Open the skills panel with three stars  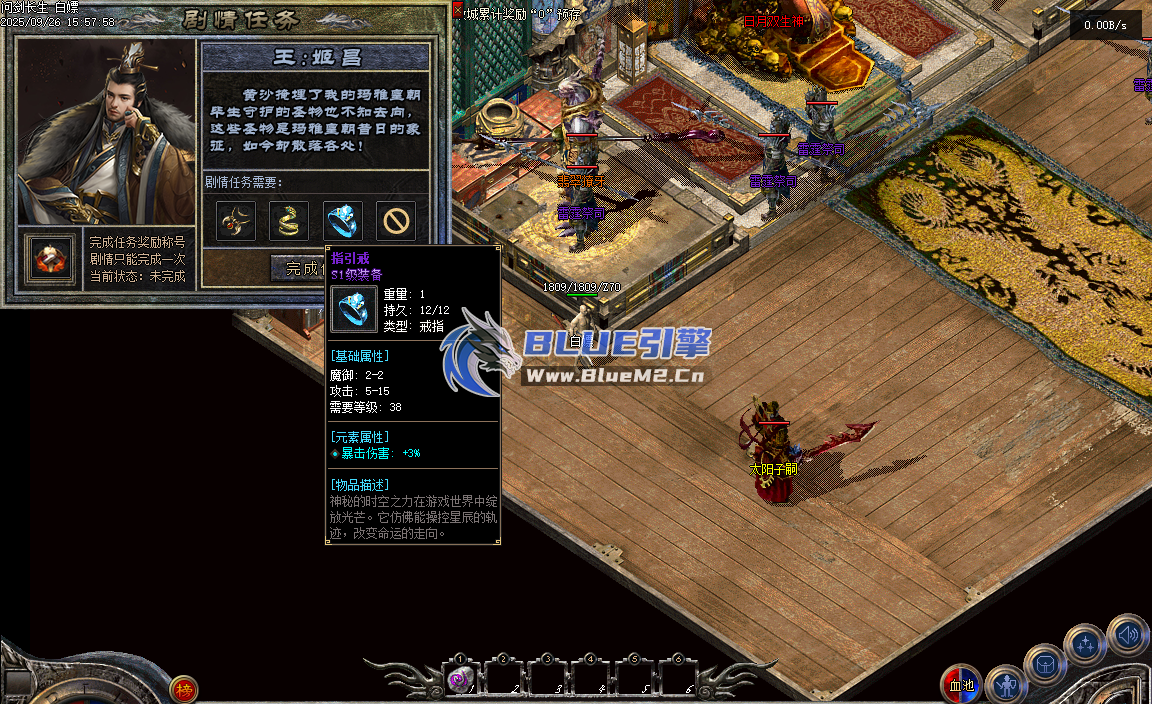point(1085,645)
